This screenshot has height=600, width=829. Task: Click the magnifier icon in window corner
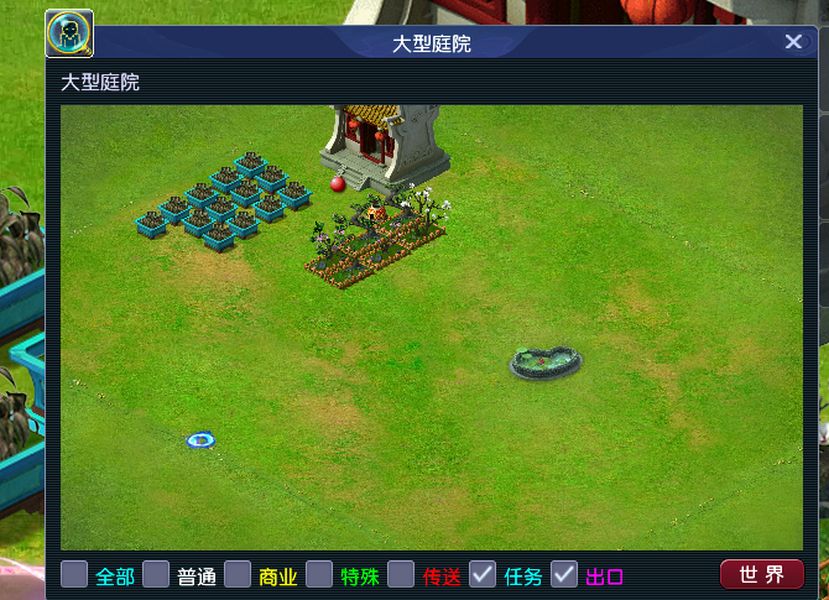coord(70,34)
